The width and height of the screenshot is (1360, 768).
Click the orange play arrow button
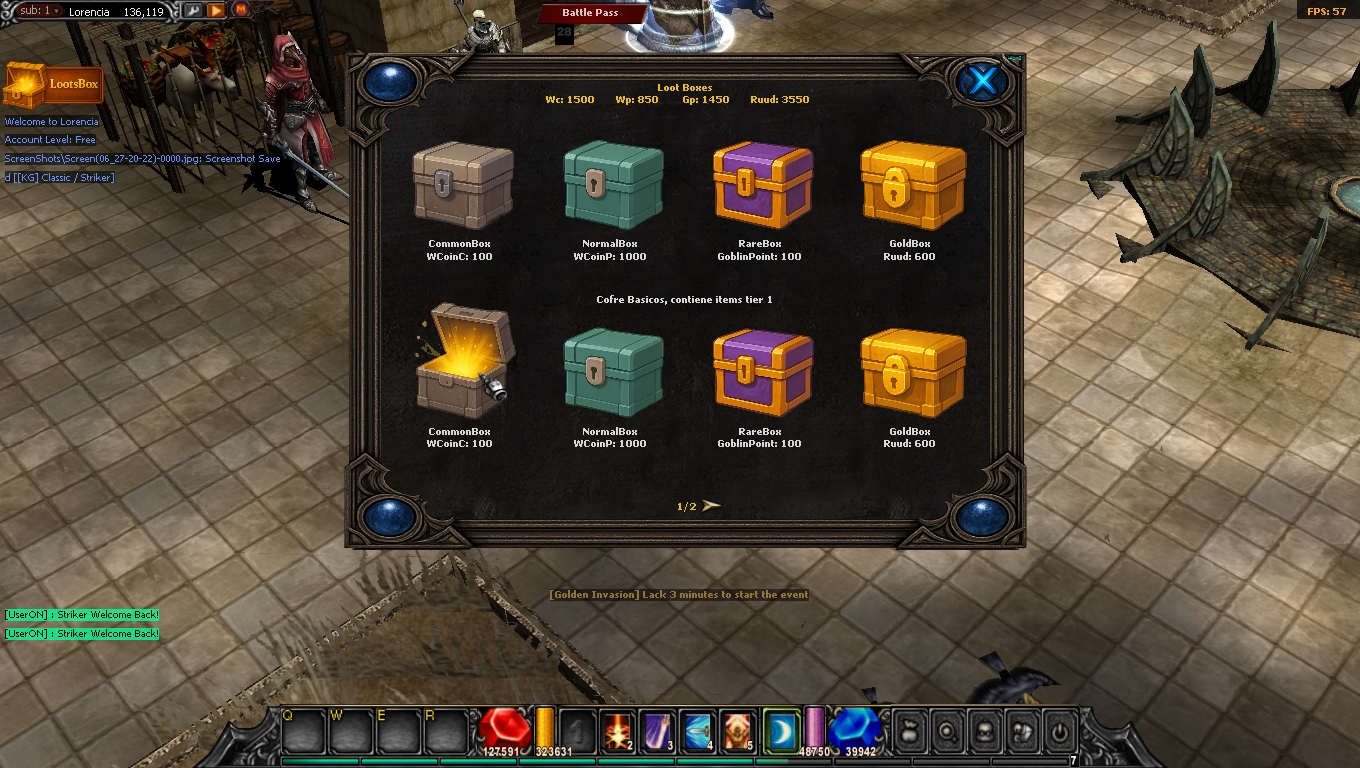pos(216,11)
